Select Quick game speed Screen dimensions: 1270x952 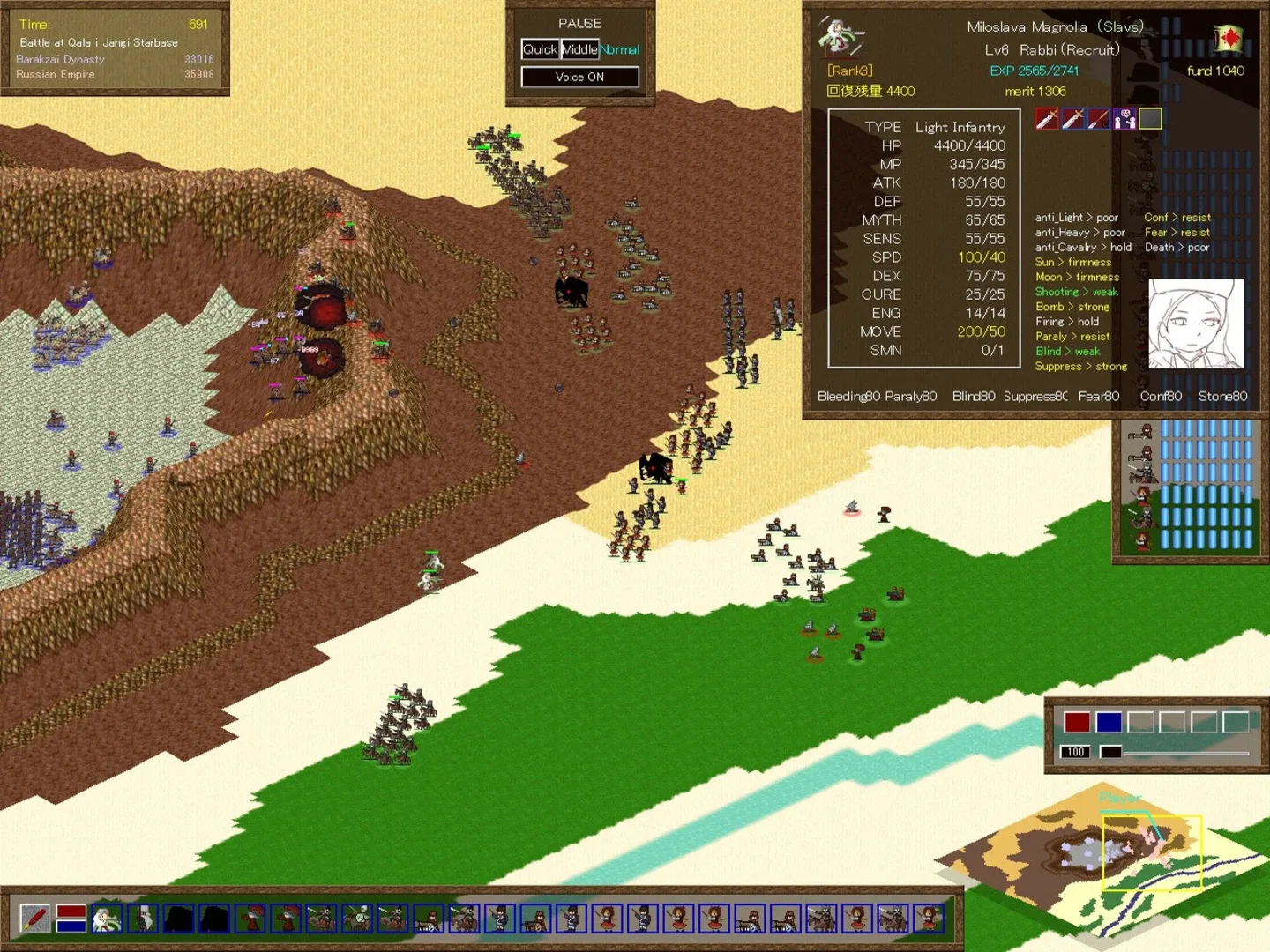point(539,49)
